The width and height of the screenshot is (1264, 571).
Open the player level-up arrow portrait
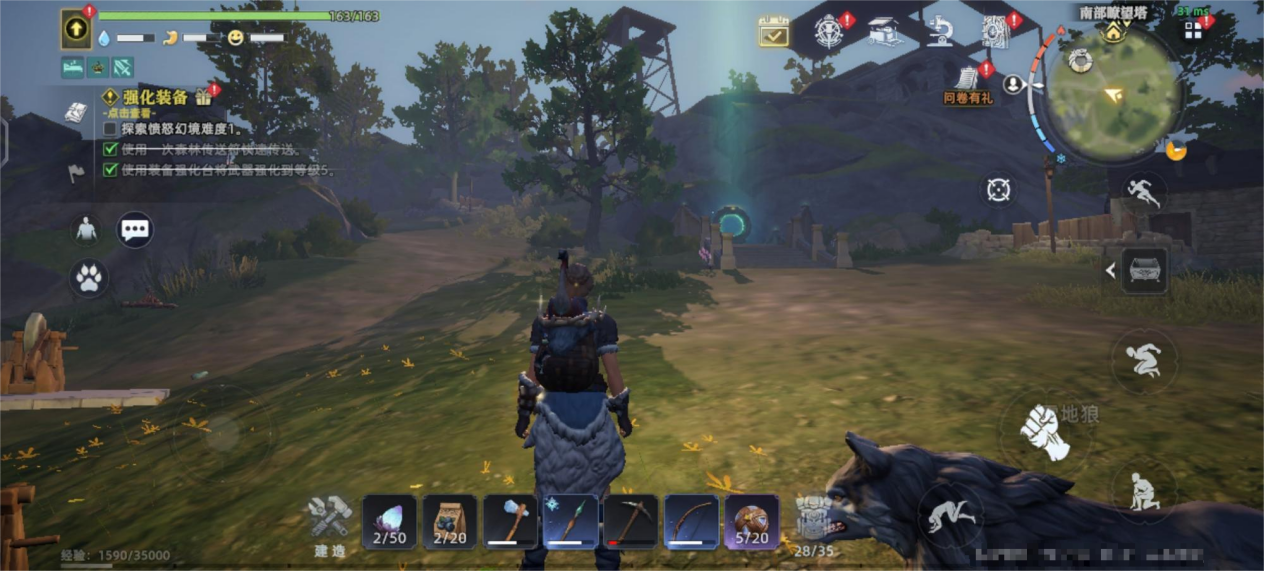[76, 29]
